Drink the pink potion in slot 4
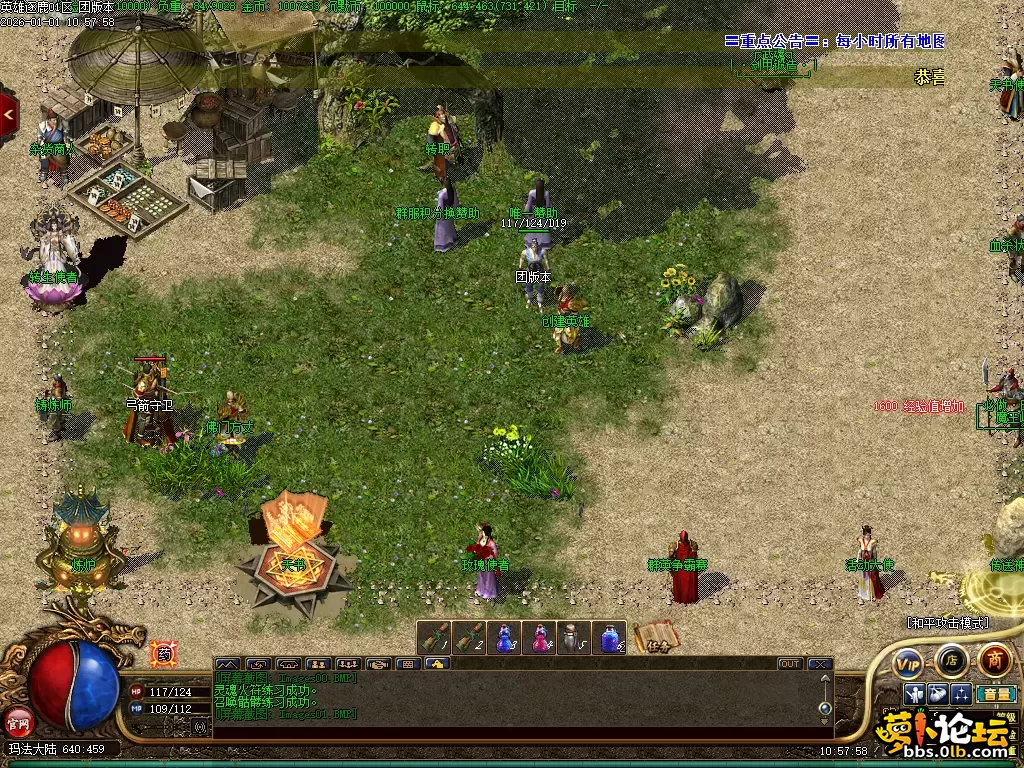This screenshot has height=768, width=1024. 540,637
